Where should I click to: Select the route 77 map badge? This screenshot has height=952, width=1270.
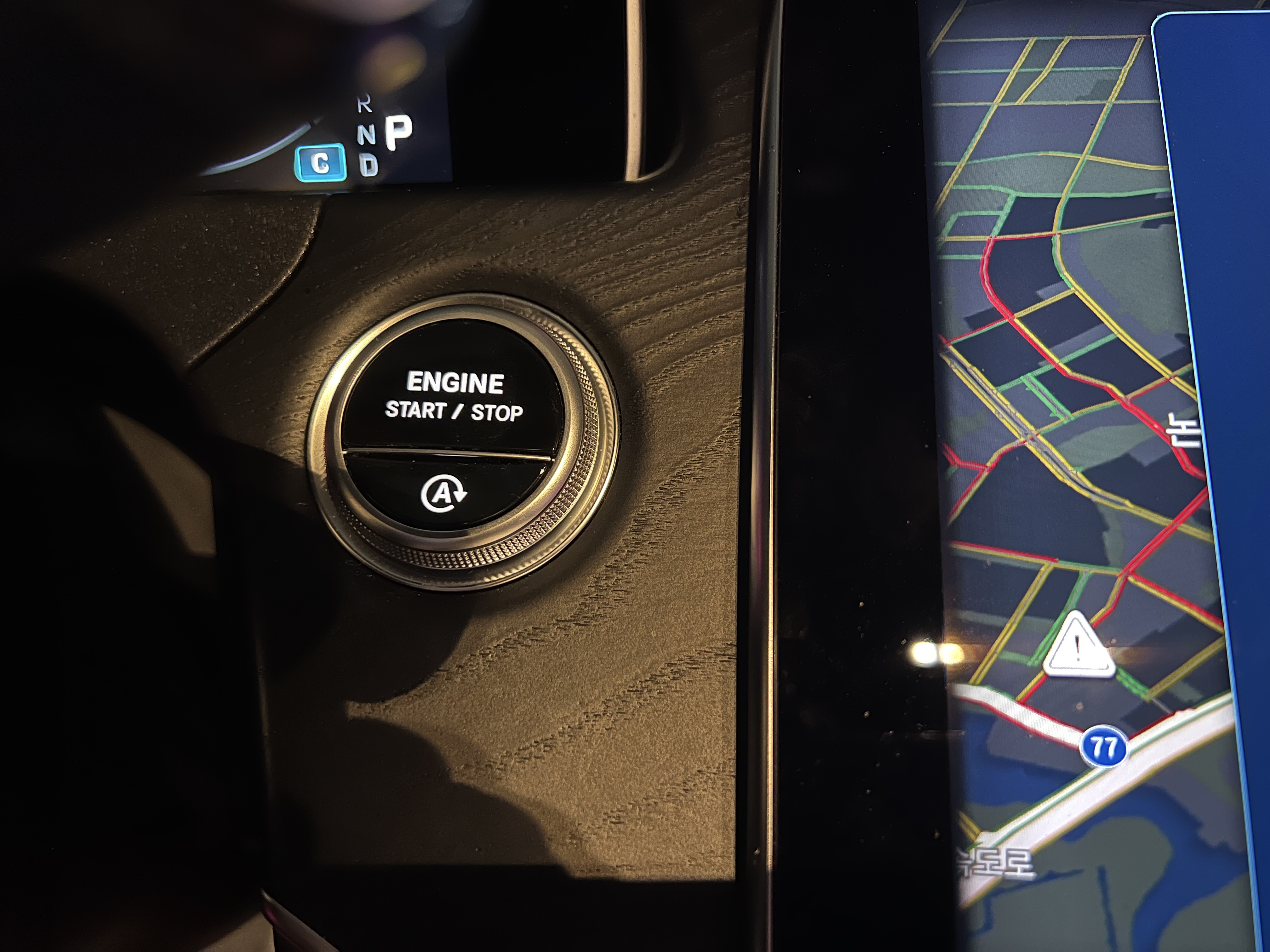1103,747
